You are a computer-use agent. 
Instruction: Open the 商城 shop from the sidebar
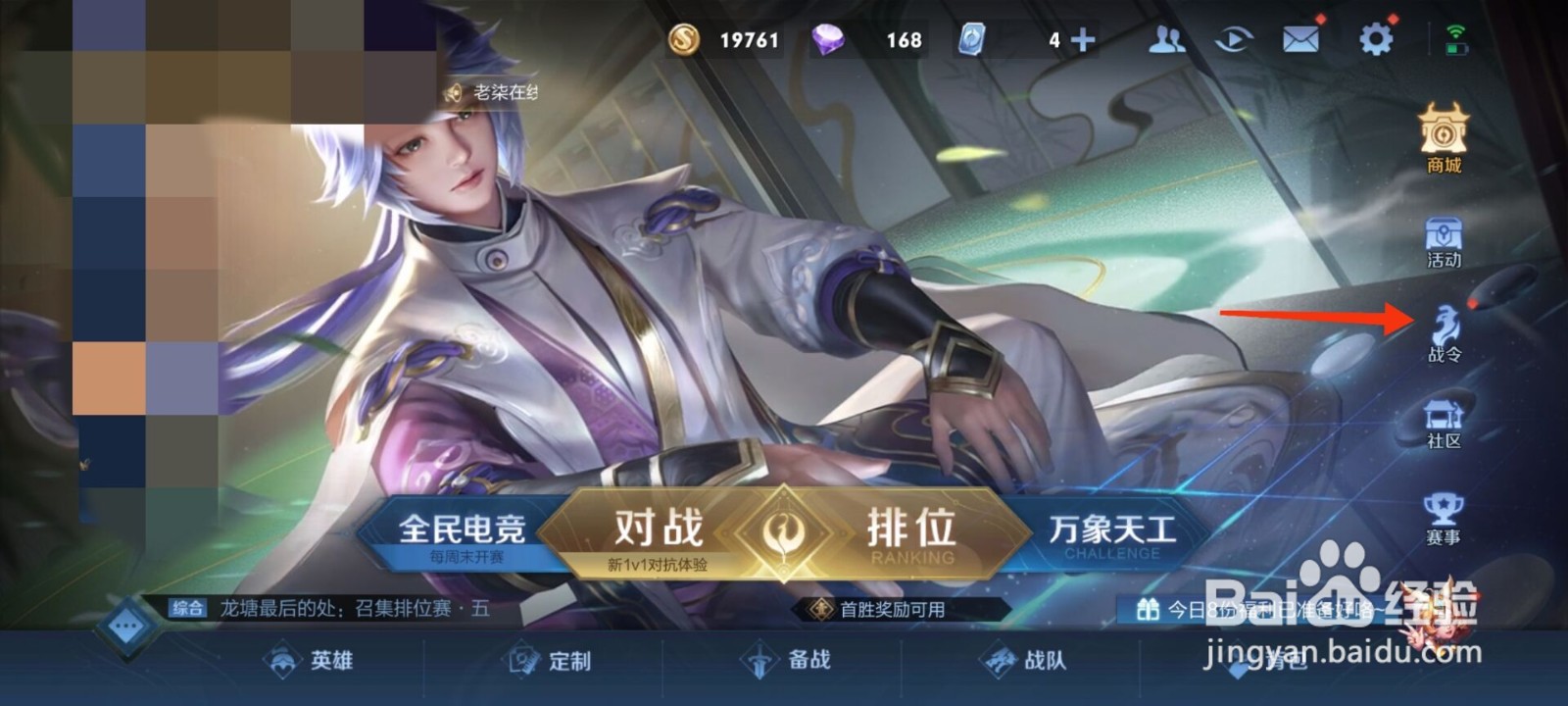[x=1442, y=147]
